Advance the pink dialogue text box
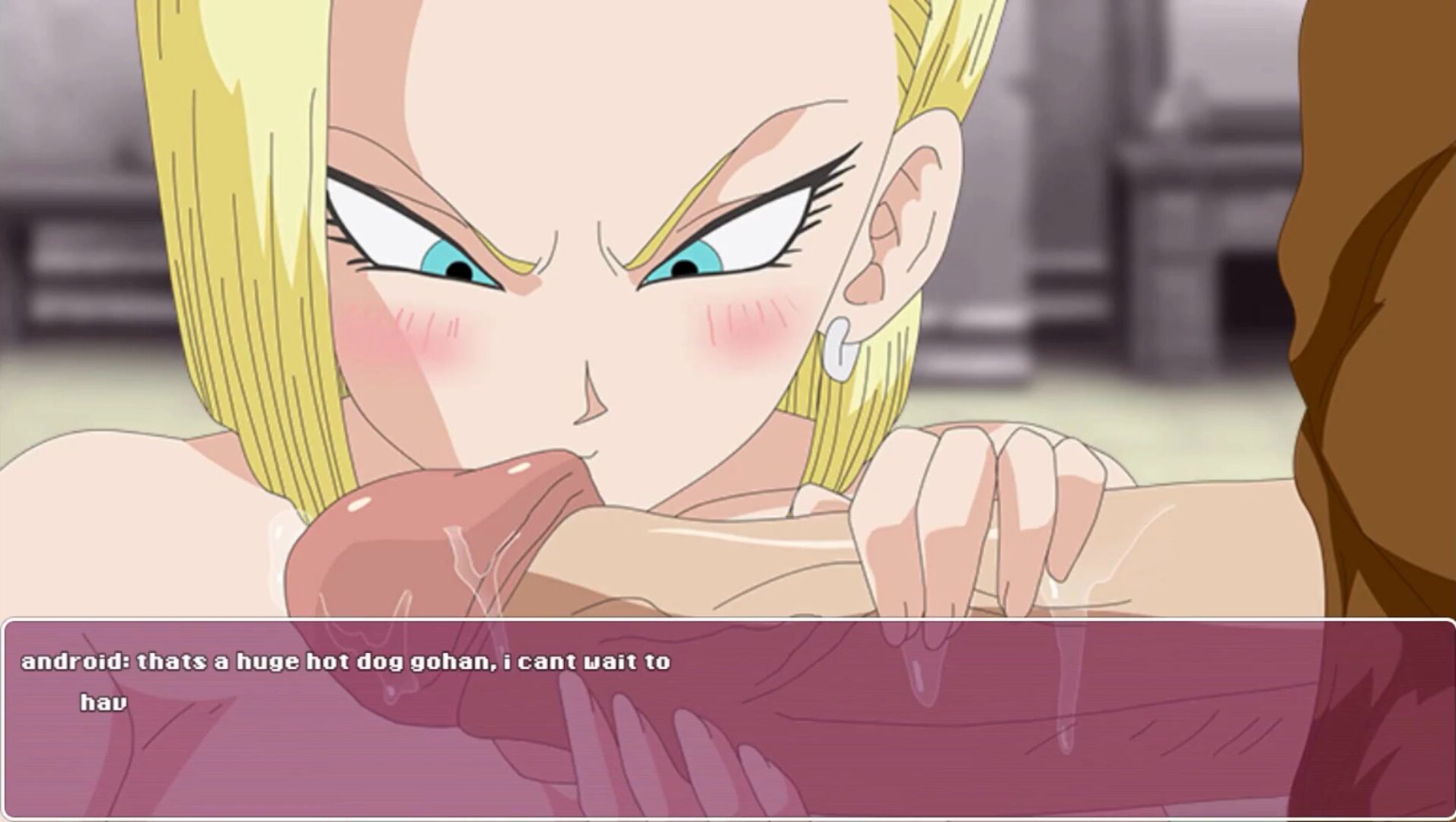Viewport: 1456px width, 822px height. (728, 719)
